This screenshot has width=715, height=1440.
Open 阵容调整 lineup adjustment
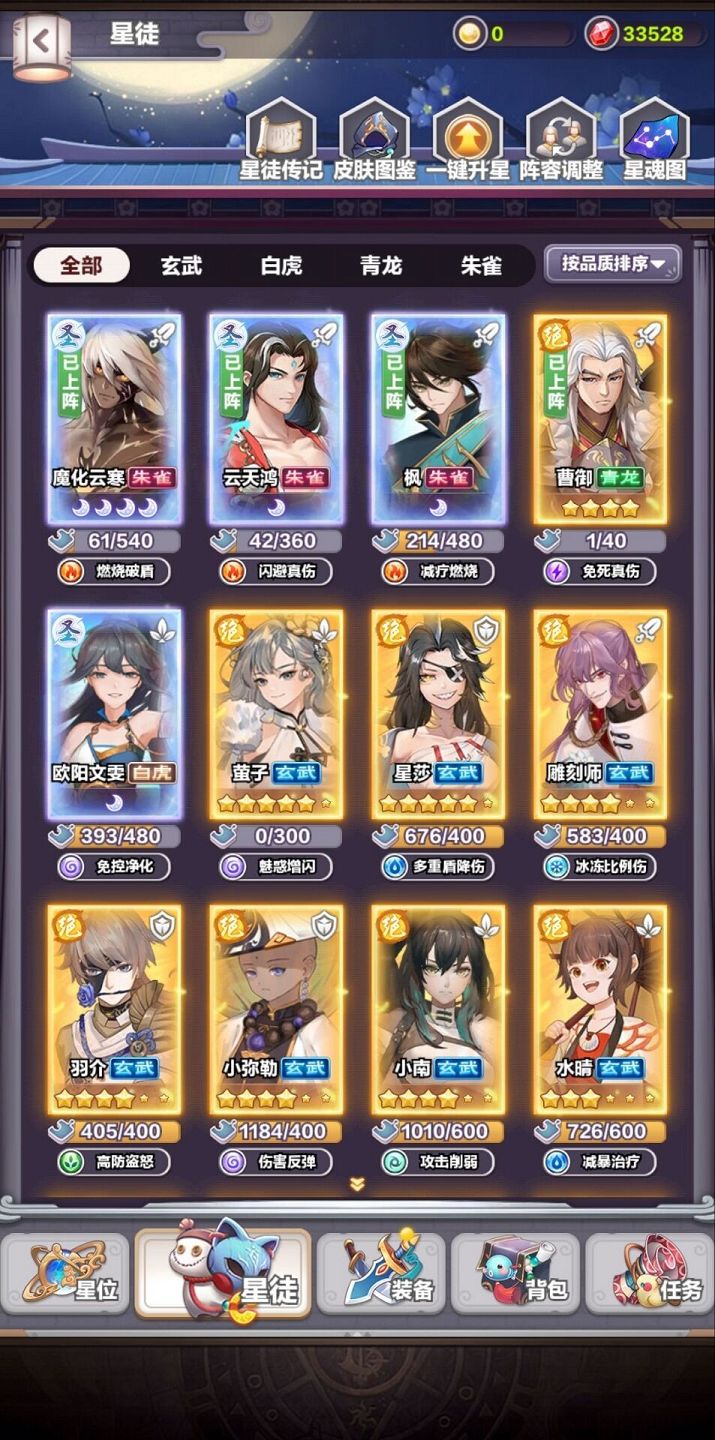pyautogui.click(x=561, y=140)
